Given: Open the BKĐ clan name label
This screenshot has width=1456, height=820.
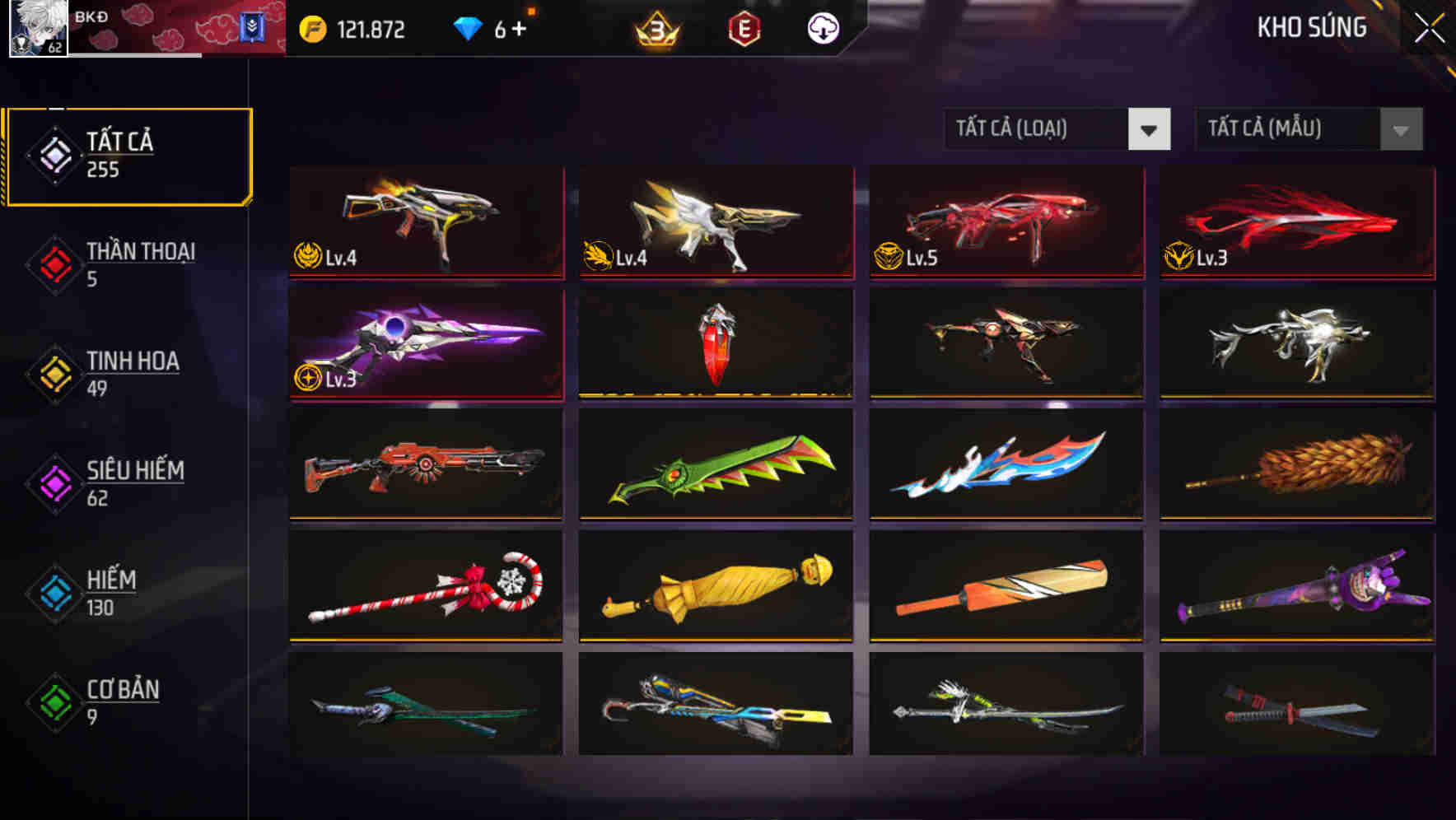Looking at the screenshot, I should pos(90,16).
